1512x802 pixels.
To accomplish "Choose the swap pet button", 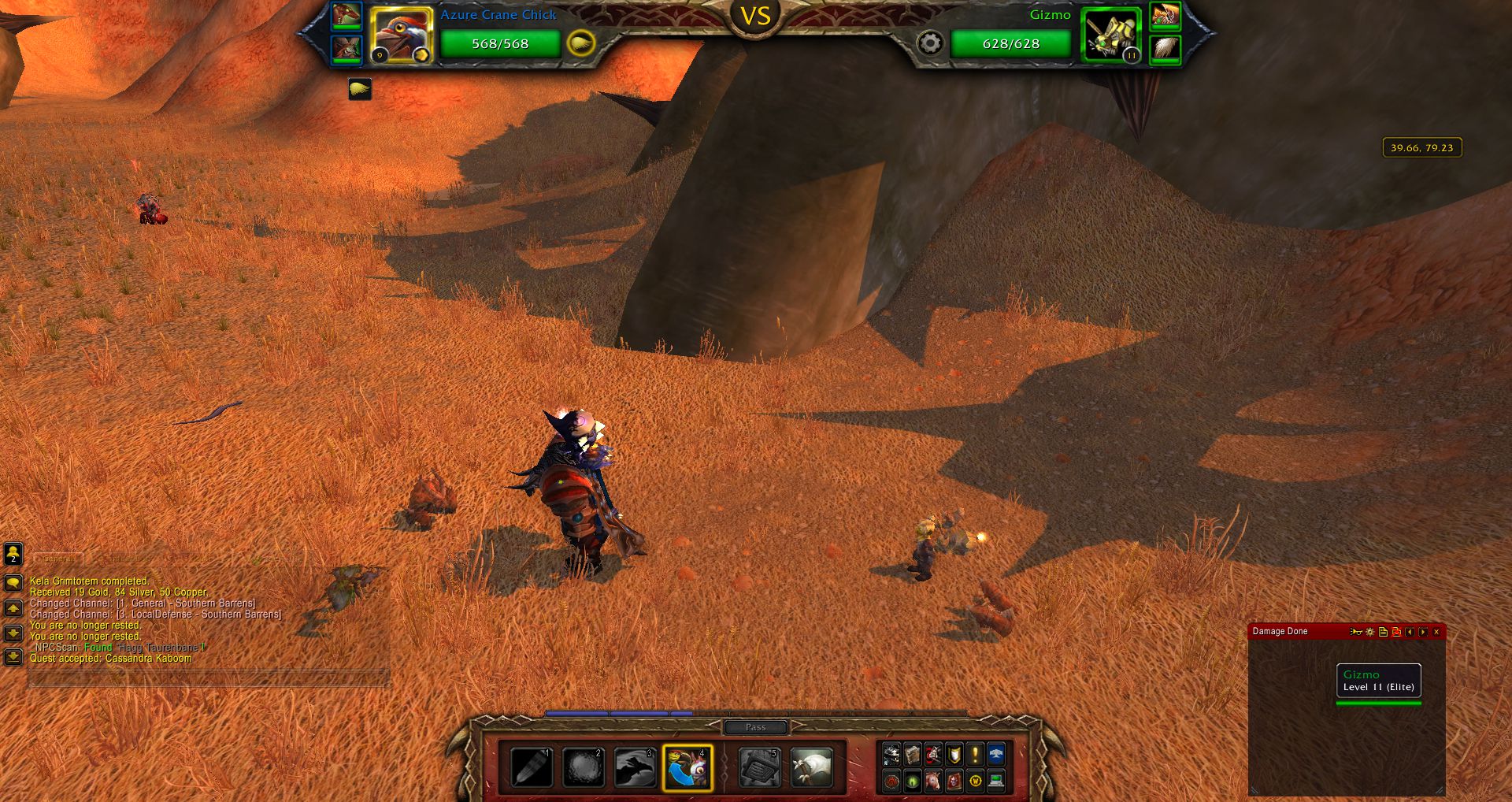I will coord(687,767).
